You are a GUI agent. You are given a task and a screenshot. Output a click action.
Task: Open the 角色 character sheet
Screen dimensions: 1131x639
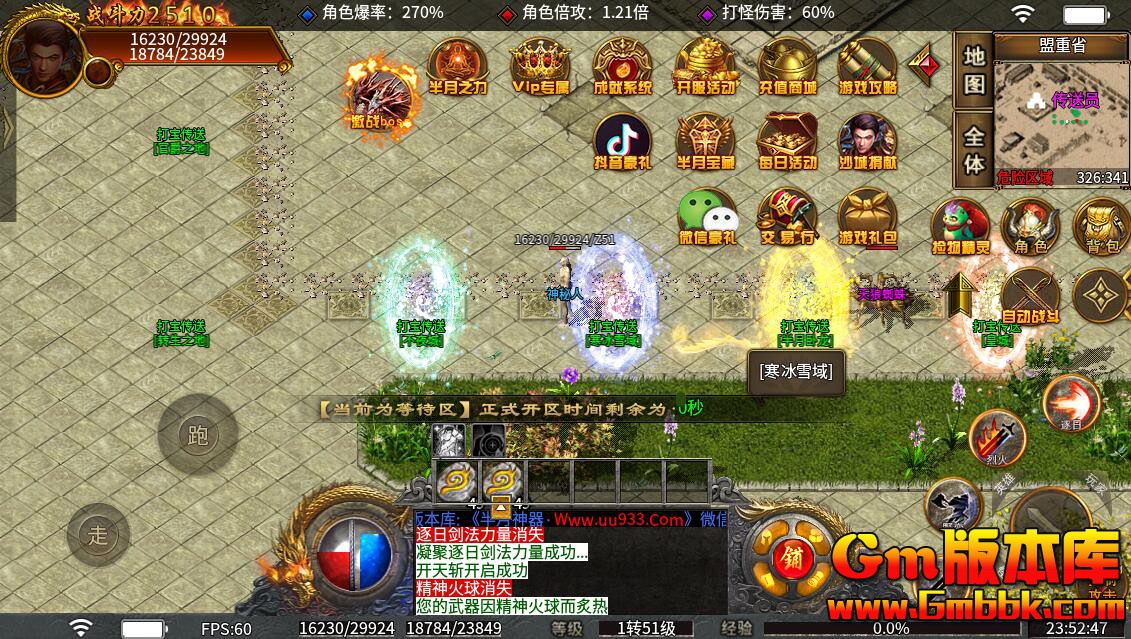(1030, 226)
